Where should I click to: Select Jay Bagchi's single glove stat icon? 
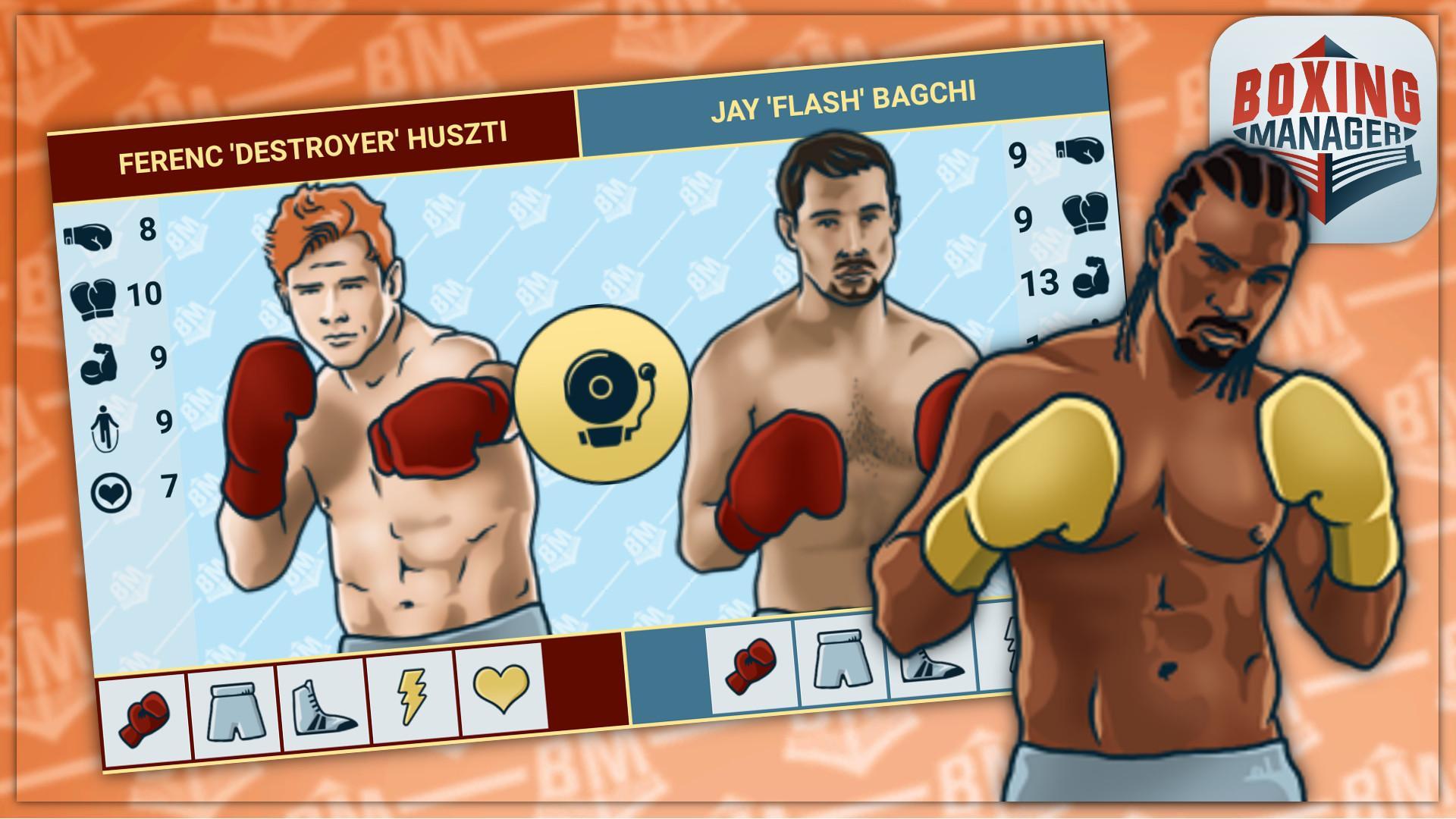click(x=1080, y=150)
